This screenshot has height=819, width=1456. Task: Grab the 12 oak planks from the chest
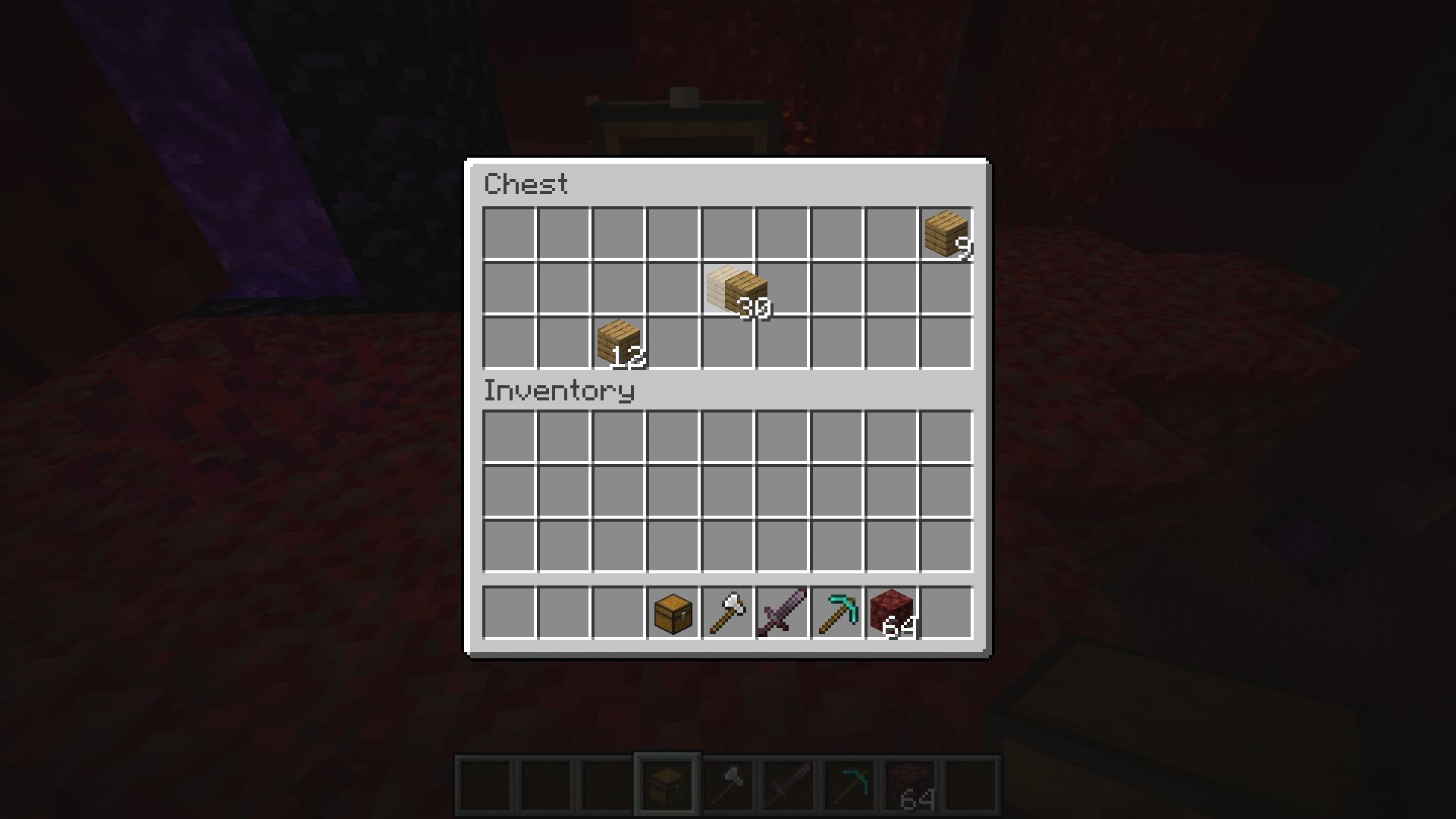pos(618,341)
